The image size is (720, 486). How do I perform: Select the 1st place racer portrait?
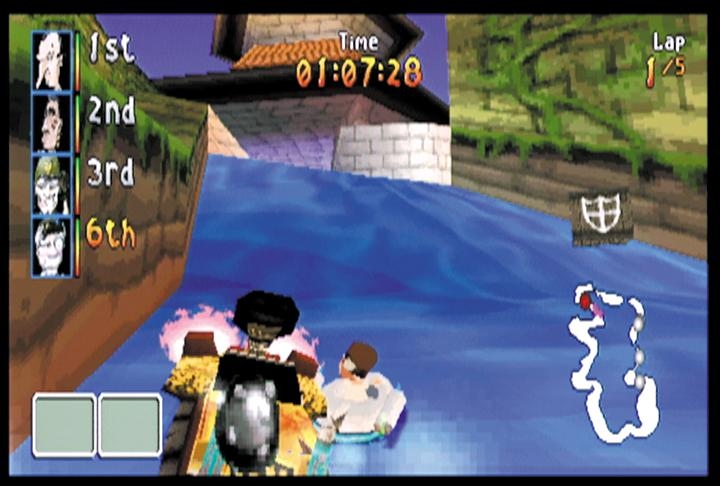[x=52, y=60]
